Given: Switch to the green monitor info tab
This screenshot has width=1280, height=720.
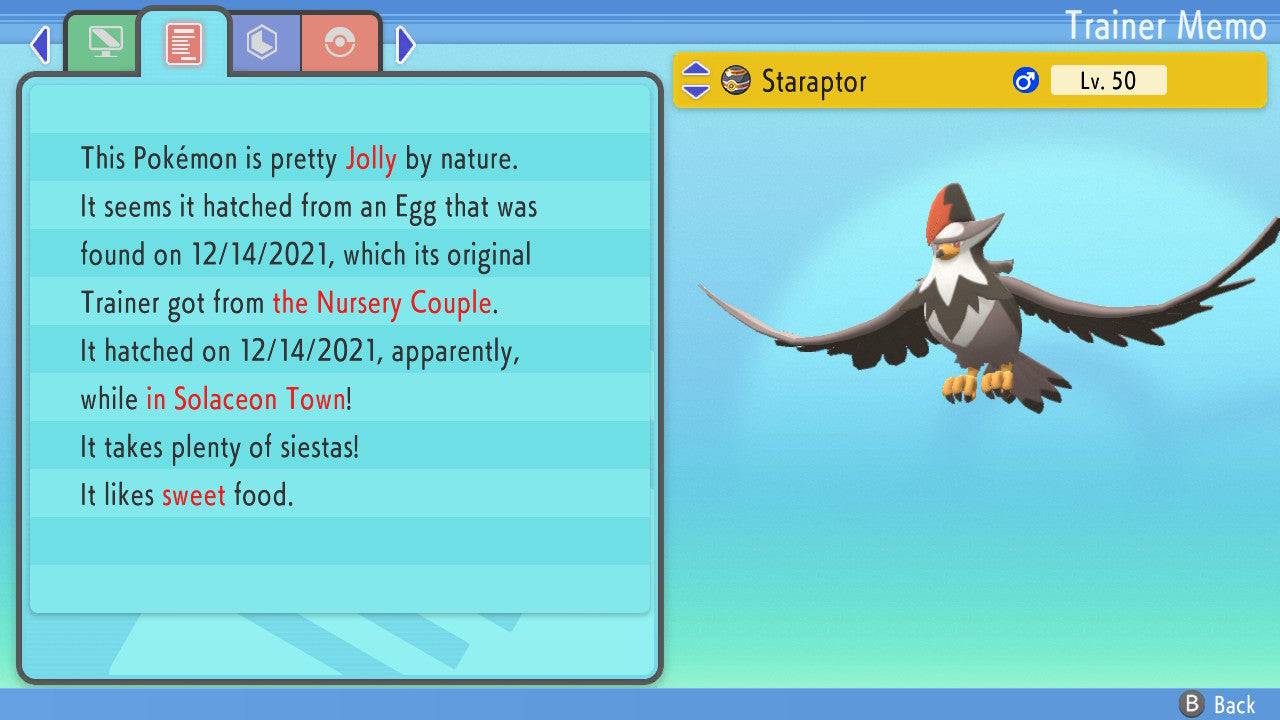Looking at the screenshot, I should click(102, 43).
